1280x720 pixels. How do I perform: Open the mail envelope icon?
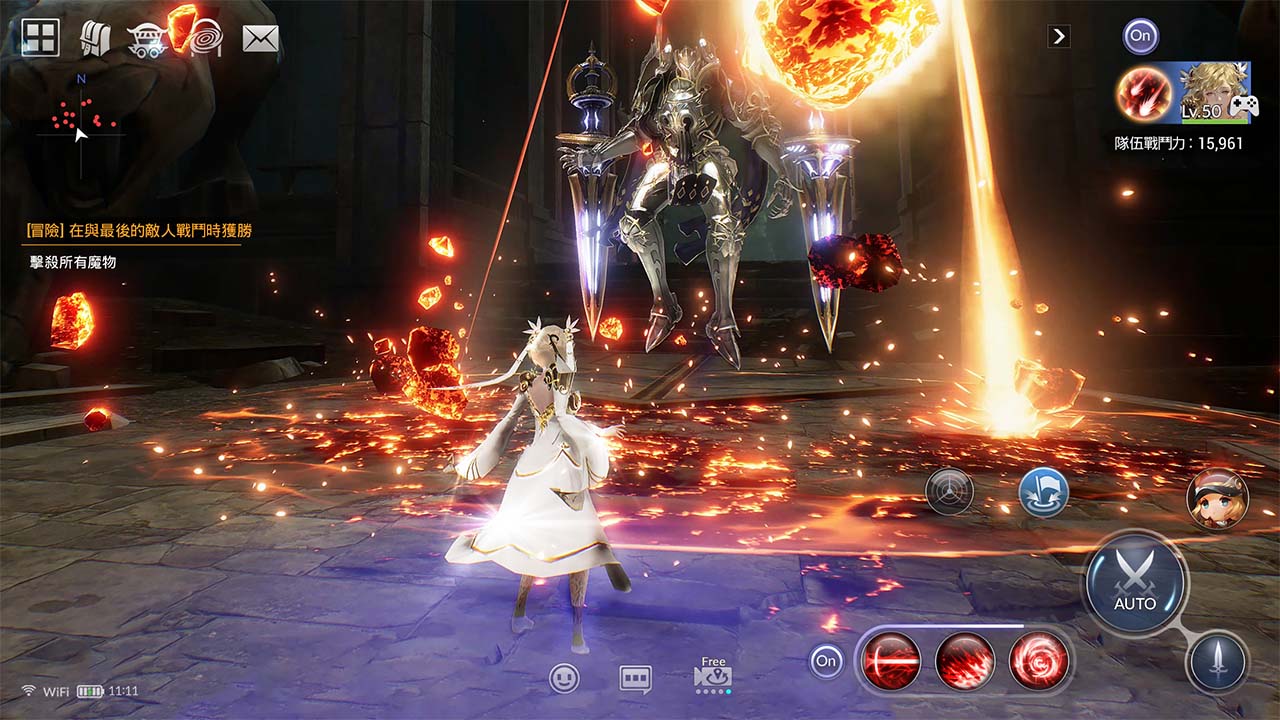(x=257, y=38)
